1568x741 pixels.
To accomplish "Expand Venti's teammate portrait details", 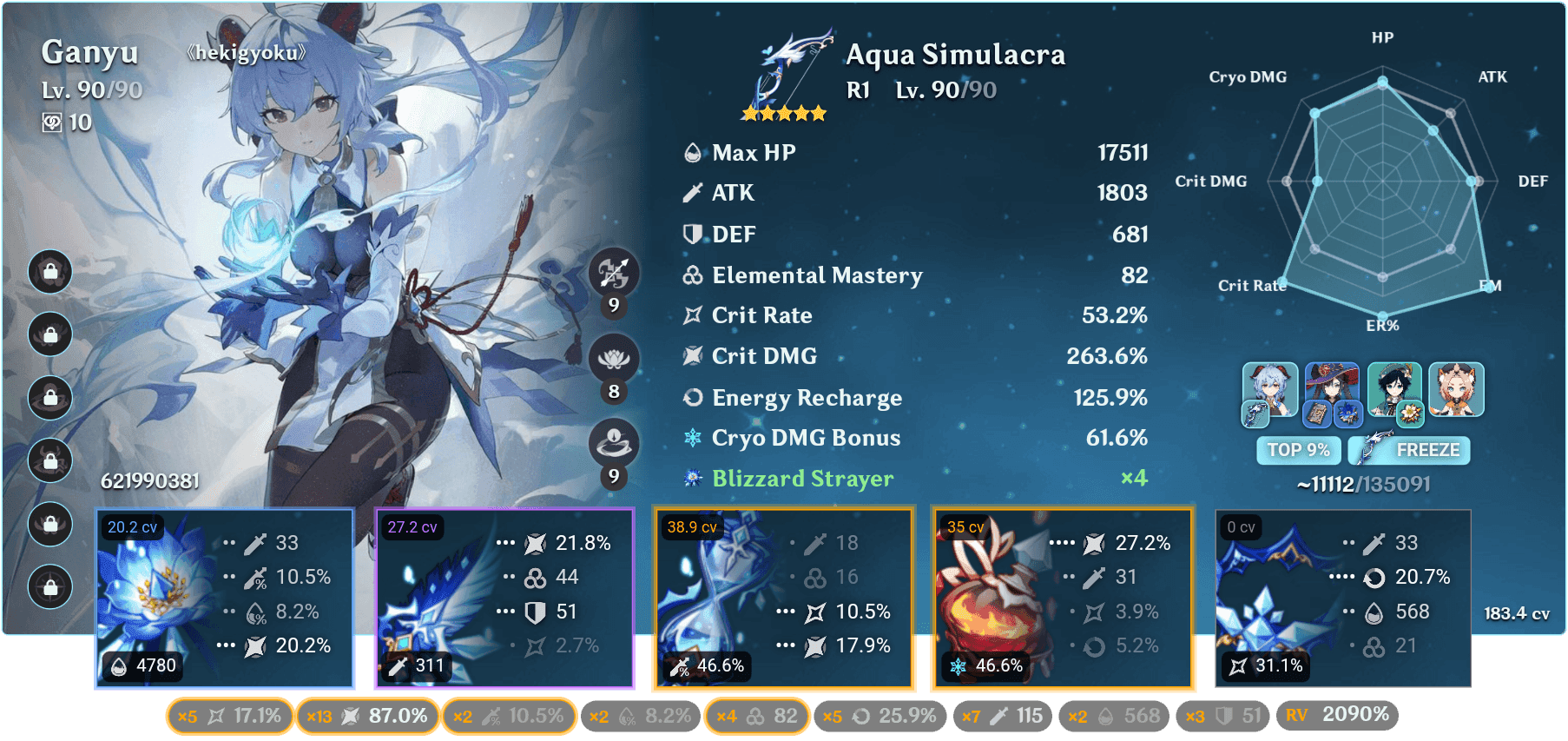I will [x=1395, y=390].
